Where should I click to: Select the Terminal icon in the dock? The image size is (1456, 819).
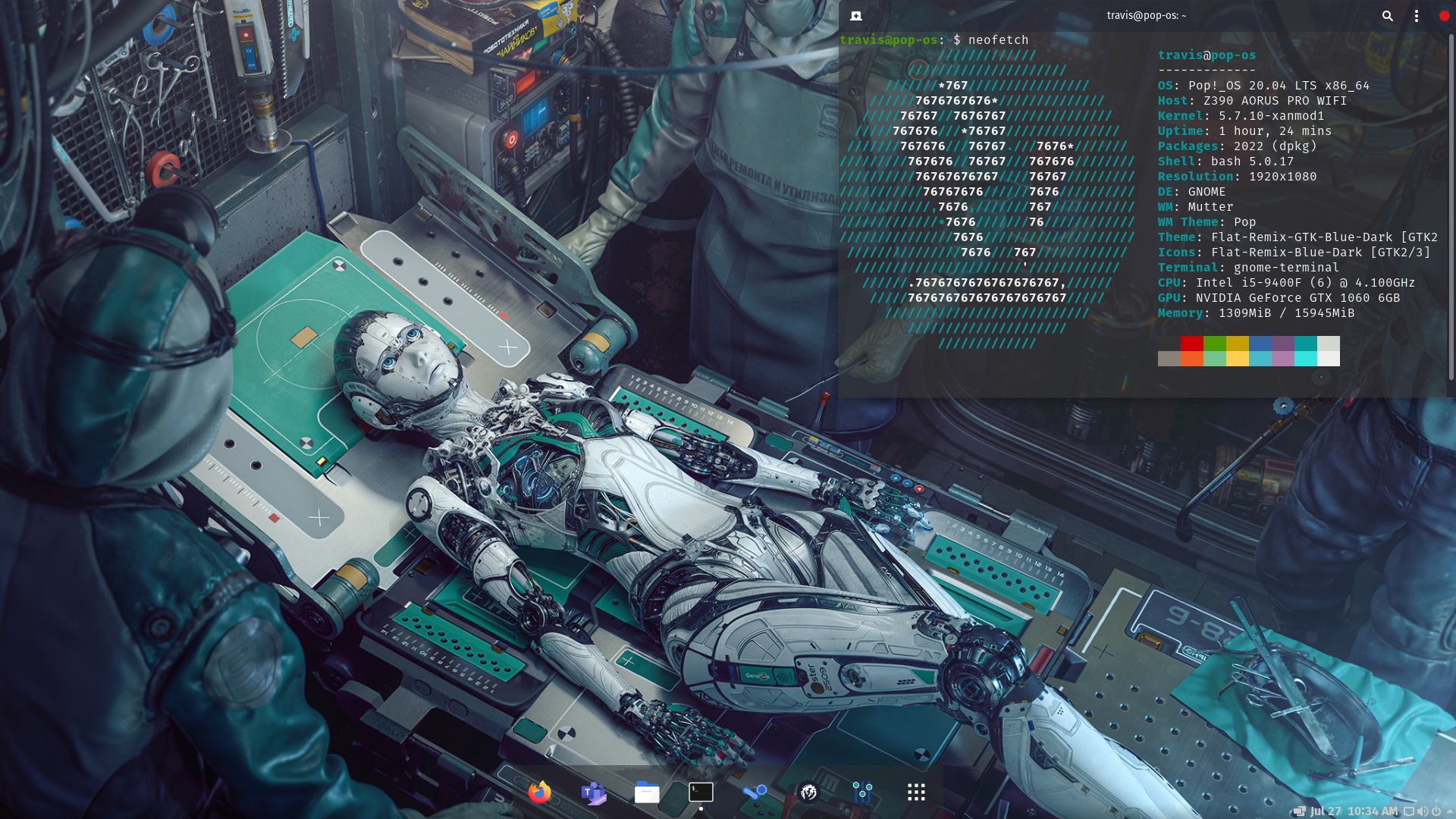click(x=699, y=792)
